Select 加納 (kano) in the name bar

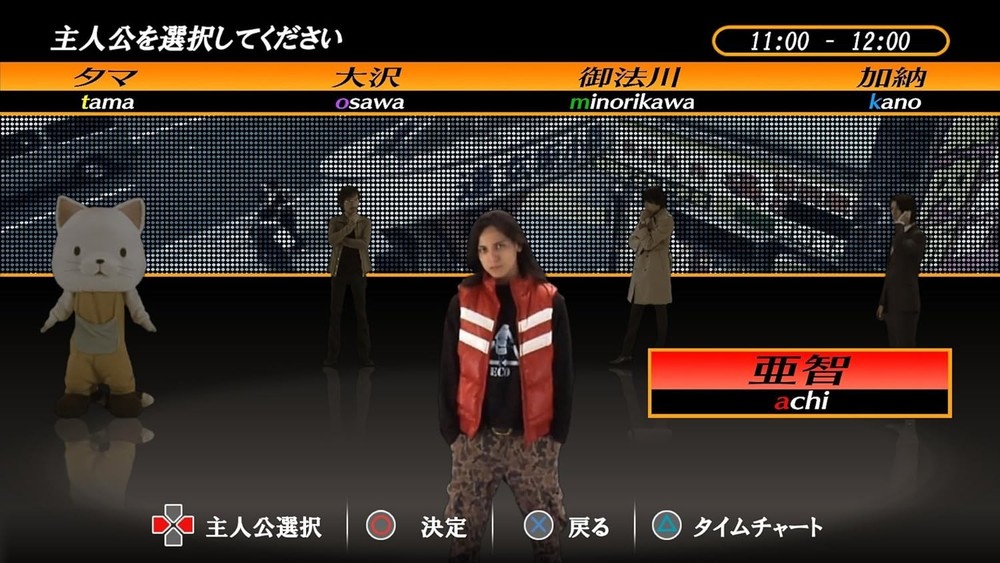pyautogui.click(x=893, y=87)
